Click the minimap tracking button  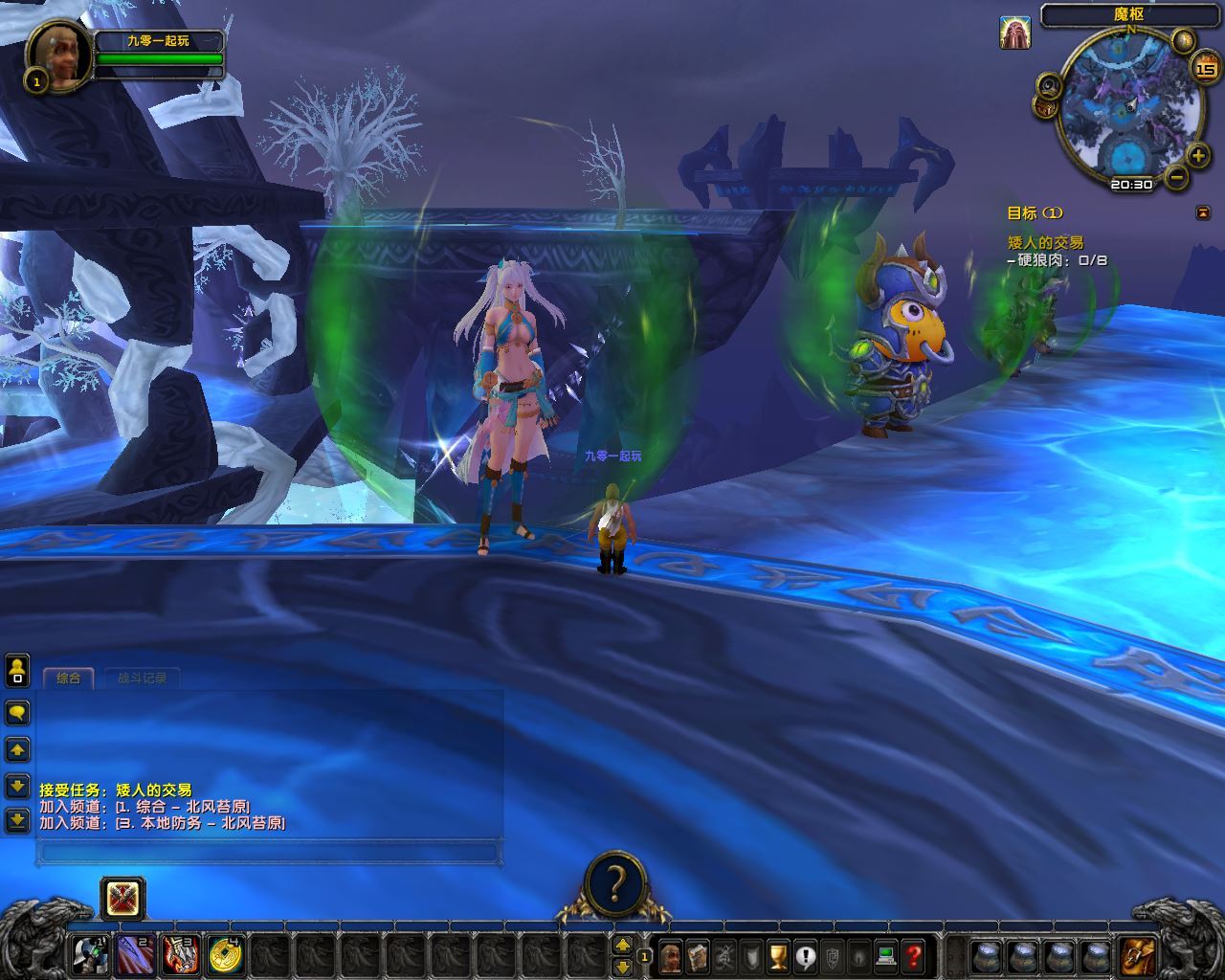coord(1049,85)
